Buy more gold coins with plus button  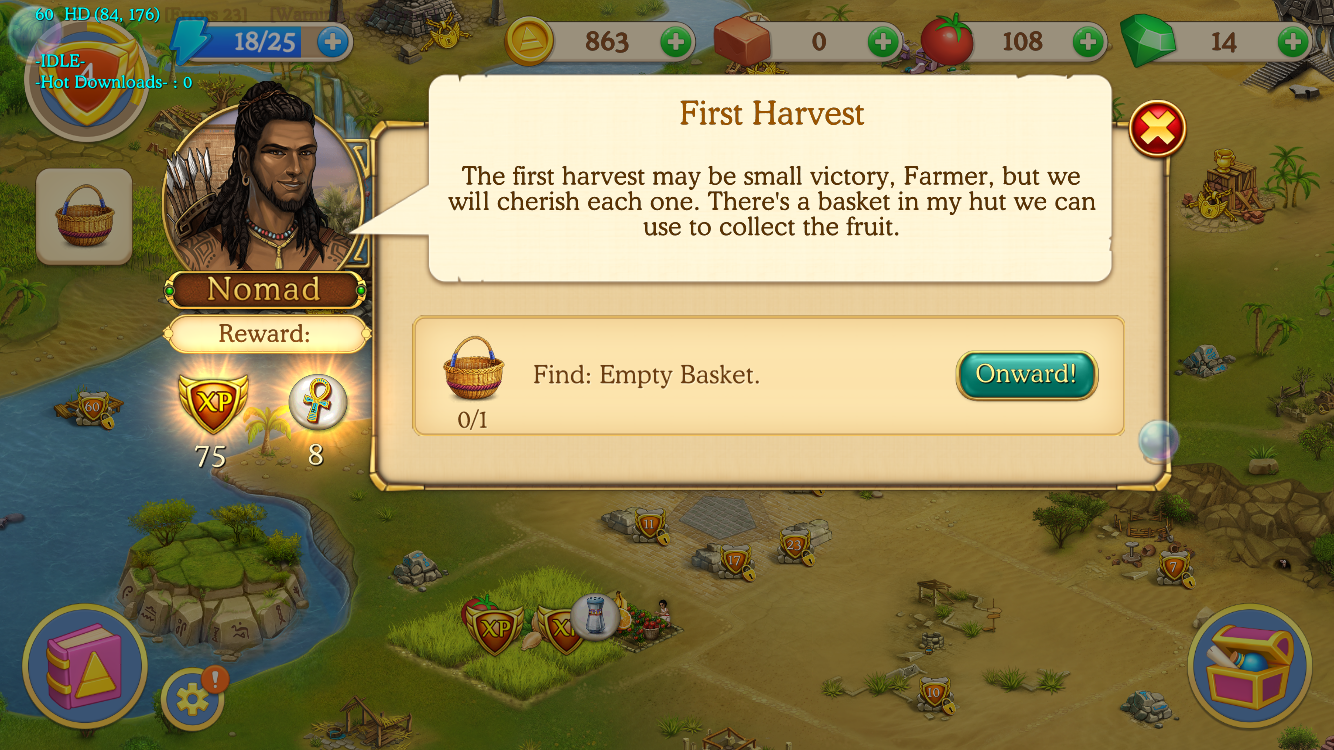click(x=676, y=42)
